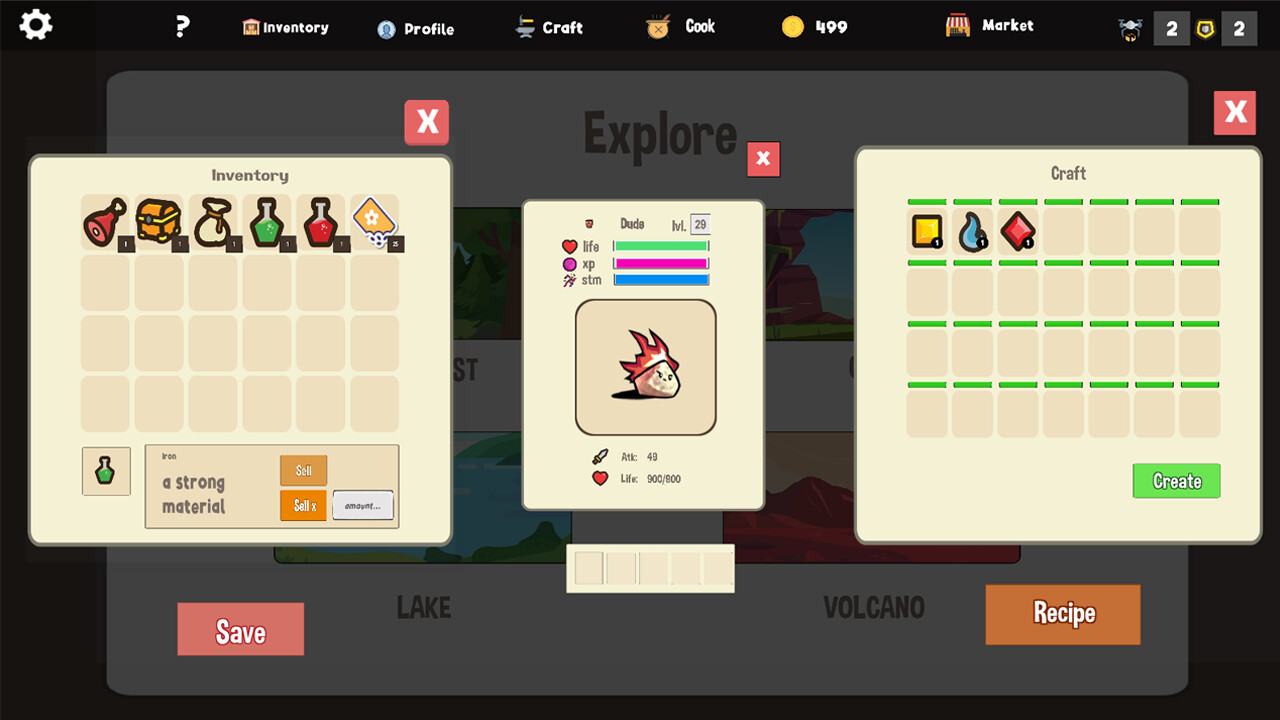Click the character's life bar
Screen dimensions: 1280x720
pos(661,246)
